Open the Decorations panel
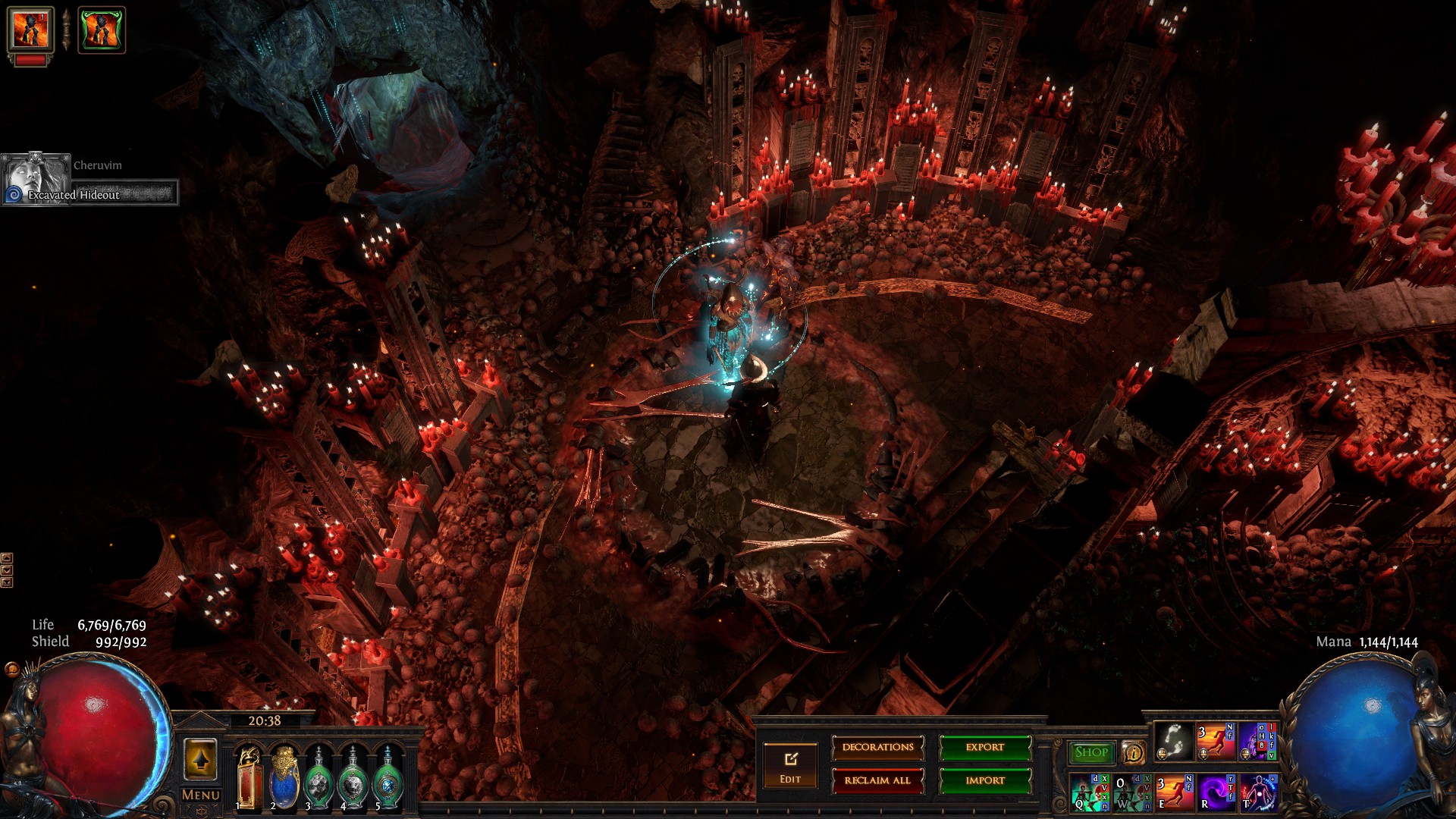The image size is (1456, 819). tap(877, 748)
